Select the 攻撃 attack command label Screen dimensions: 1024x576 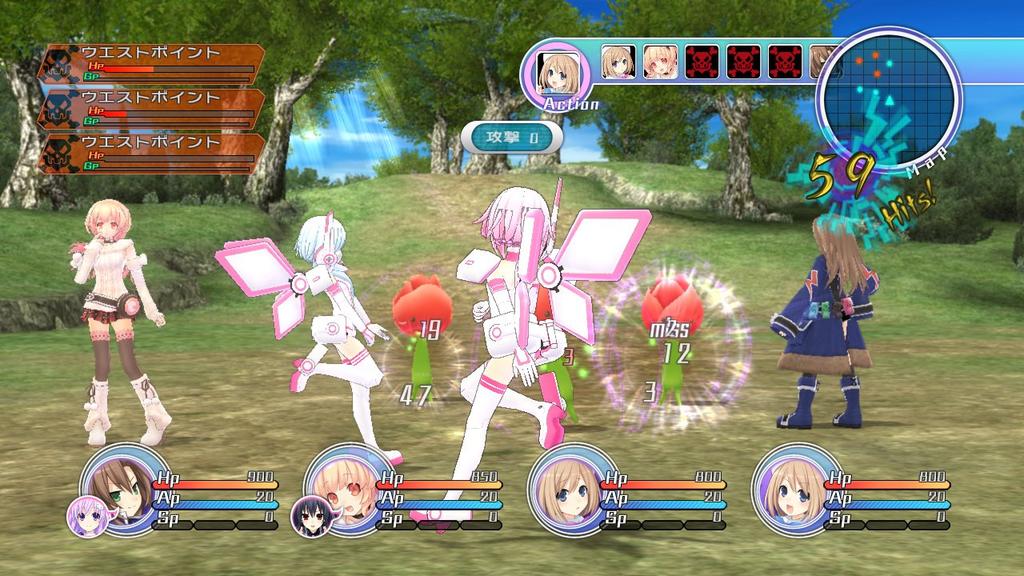click(512, 138)
